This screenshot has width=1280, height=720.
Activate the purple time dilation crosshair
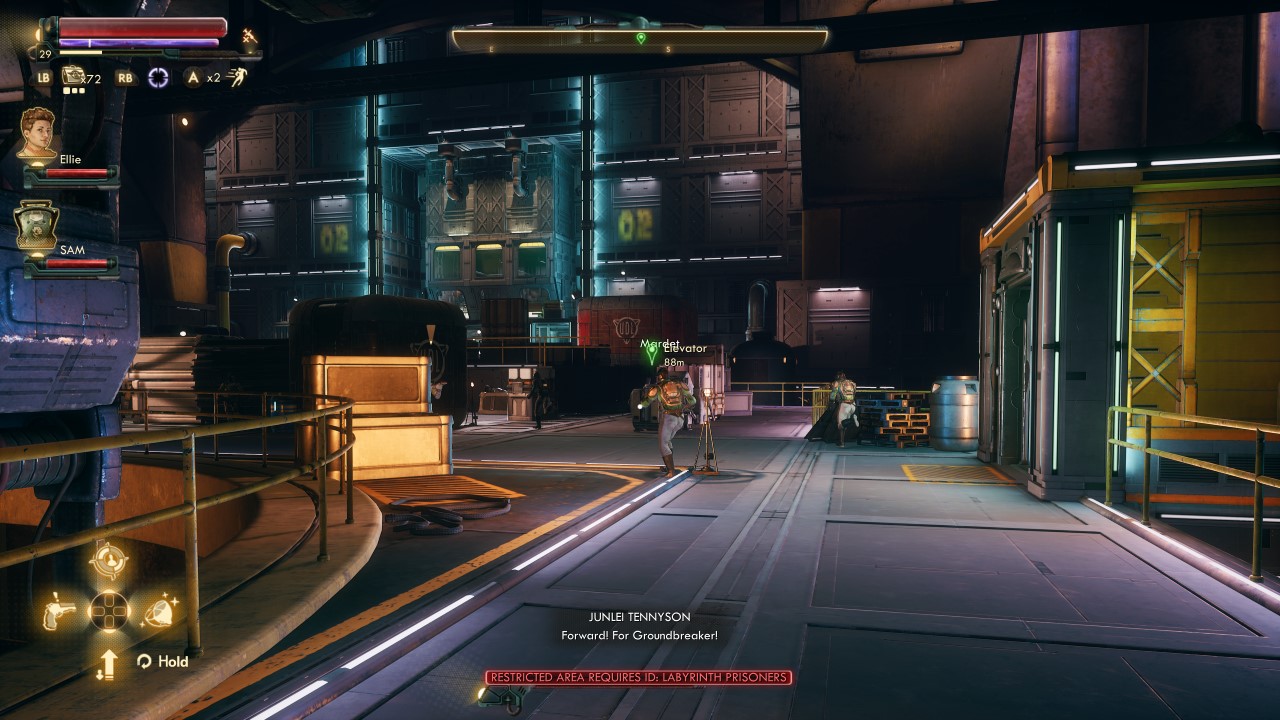(158, 77)
